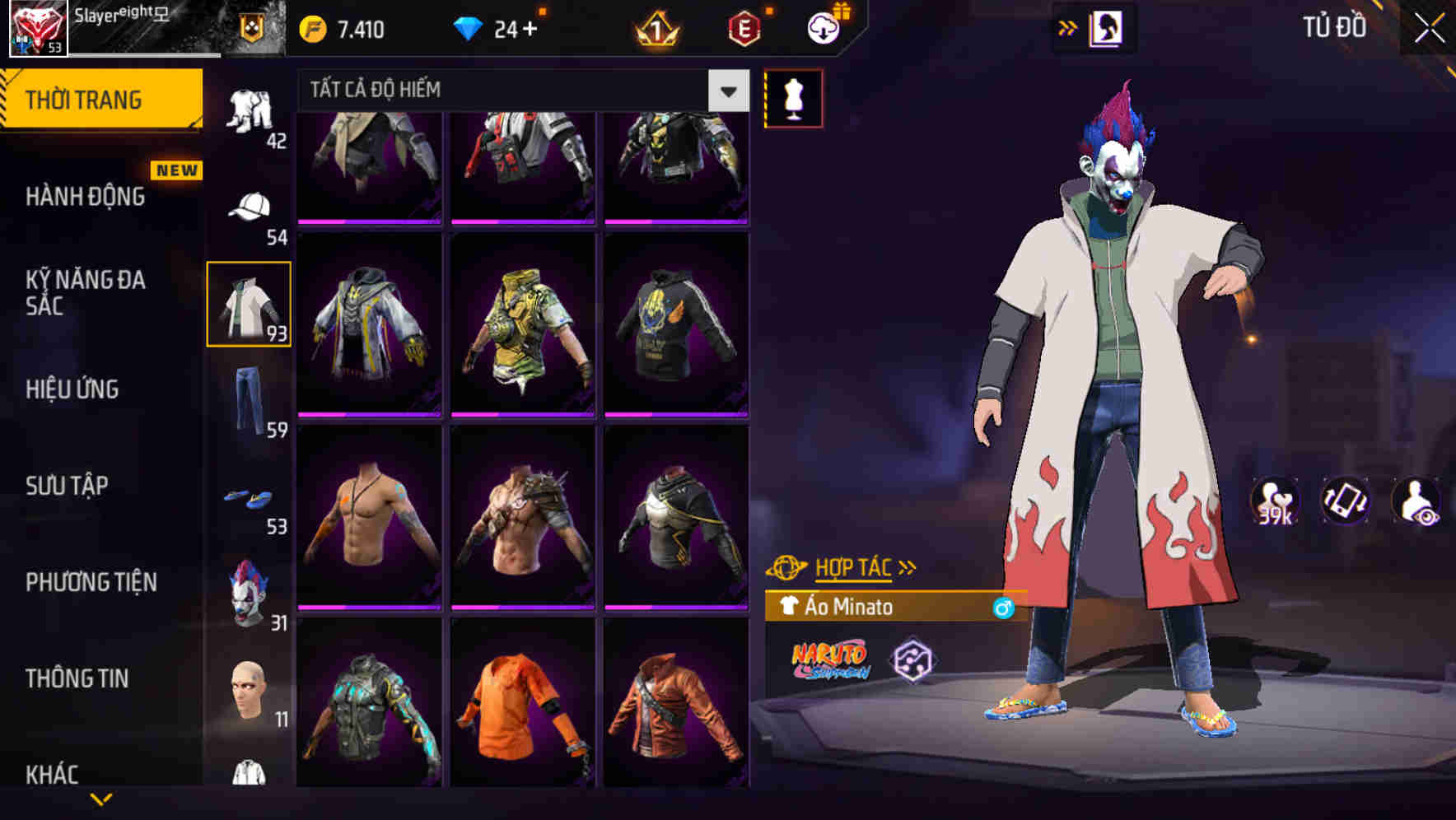Open the diamond top-up showing 24+
1456x820 pixels.
tap(494, 27)
